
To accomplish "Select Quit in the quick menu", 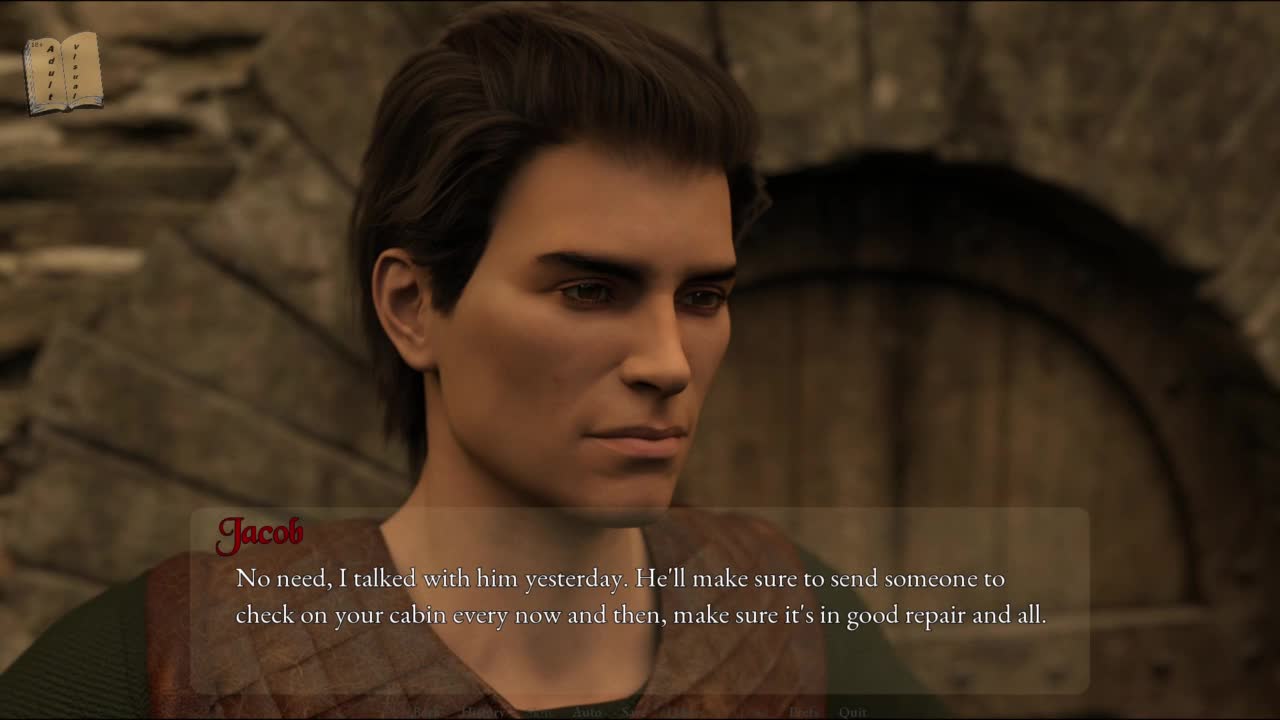I will [x=852, y=712].
